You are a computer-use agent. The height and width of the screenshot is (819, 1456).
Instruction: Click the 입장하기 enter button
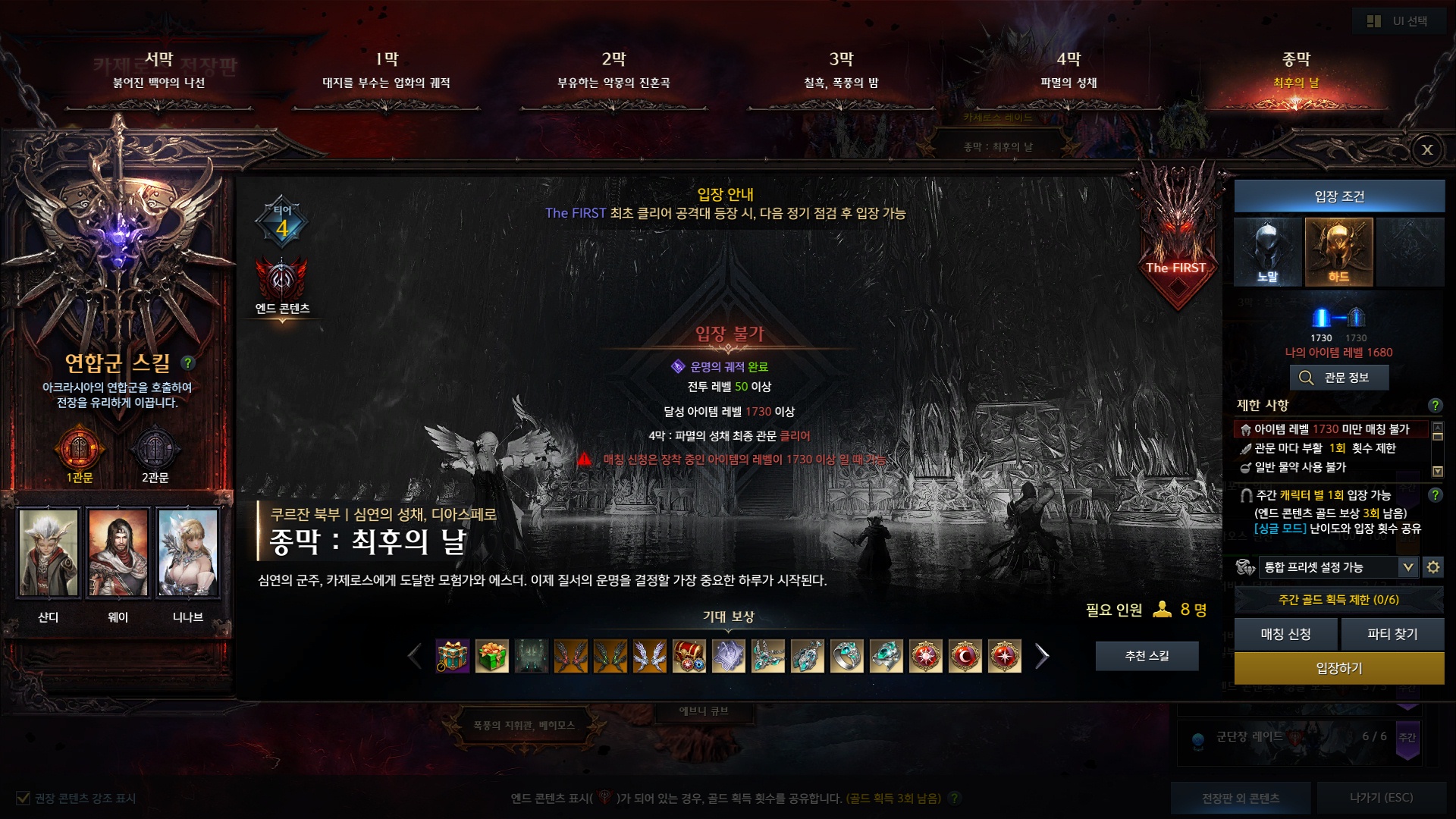(x=1338, y=668)
